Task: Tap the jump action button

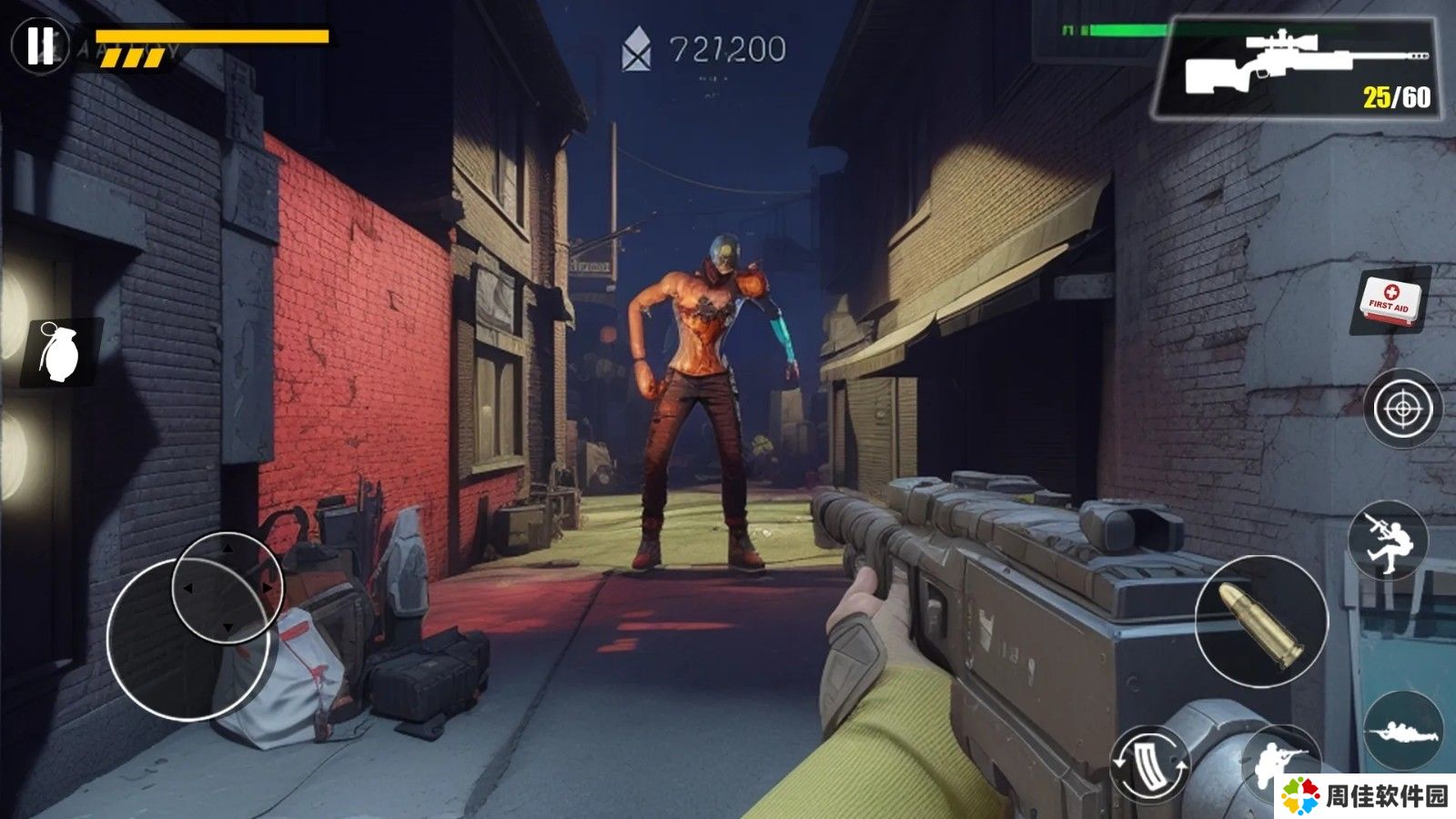Action: pos(1387,541)
